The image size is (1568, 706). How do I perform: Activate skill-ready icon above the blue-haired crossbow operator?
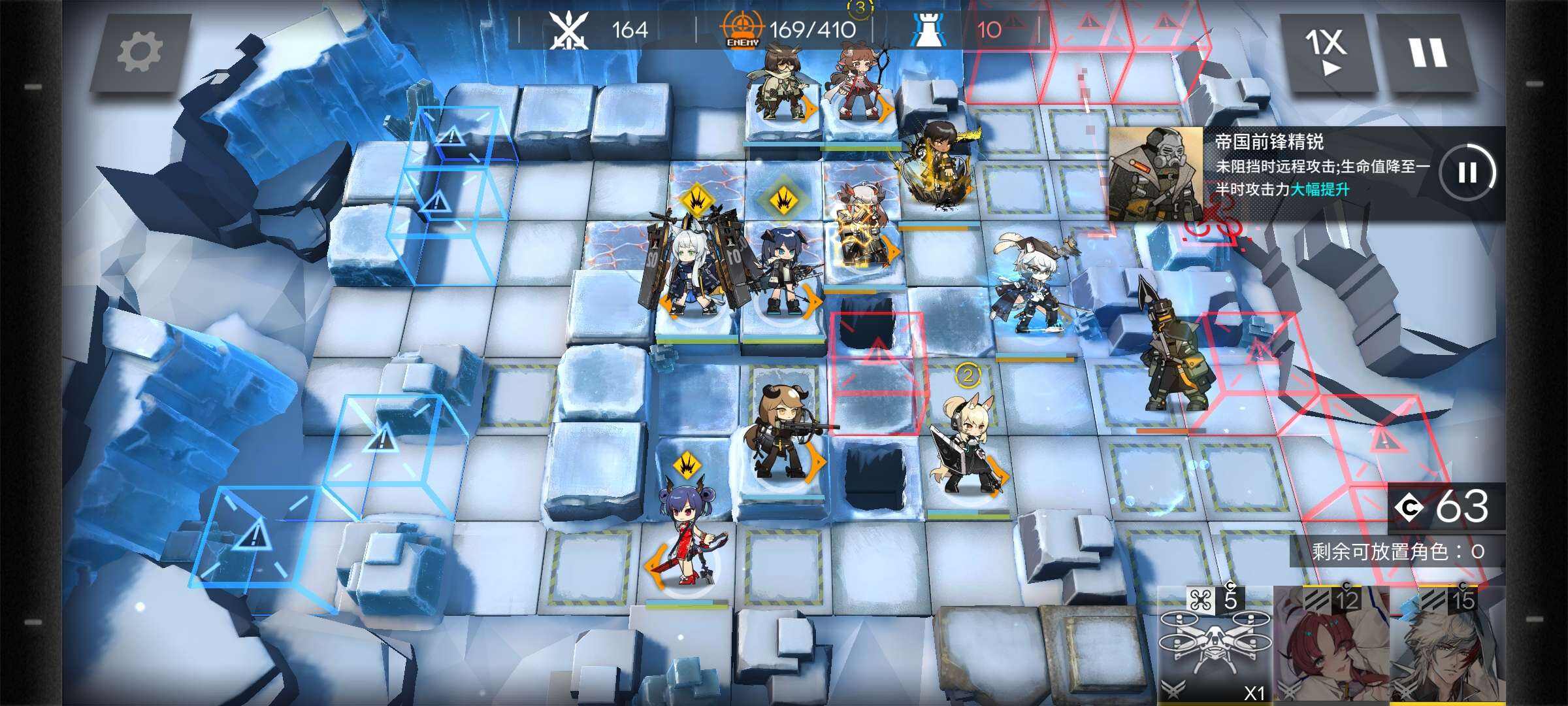[782, 200]
